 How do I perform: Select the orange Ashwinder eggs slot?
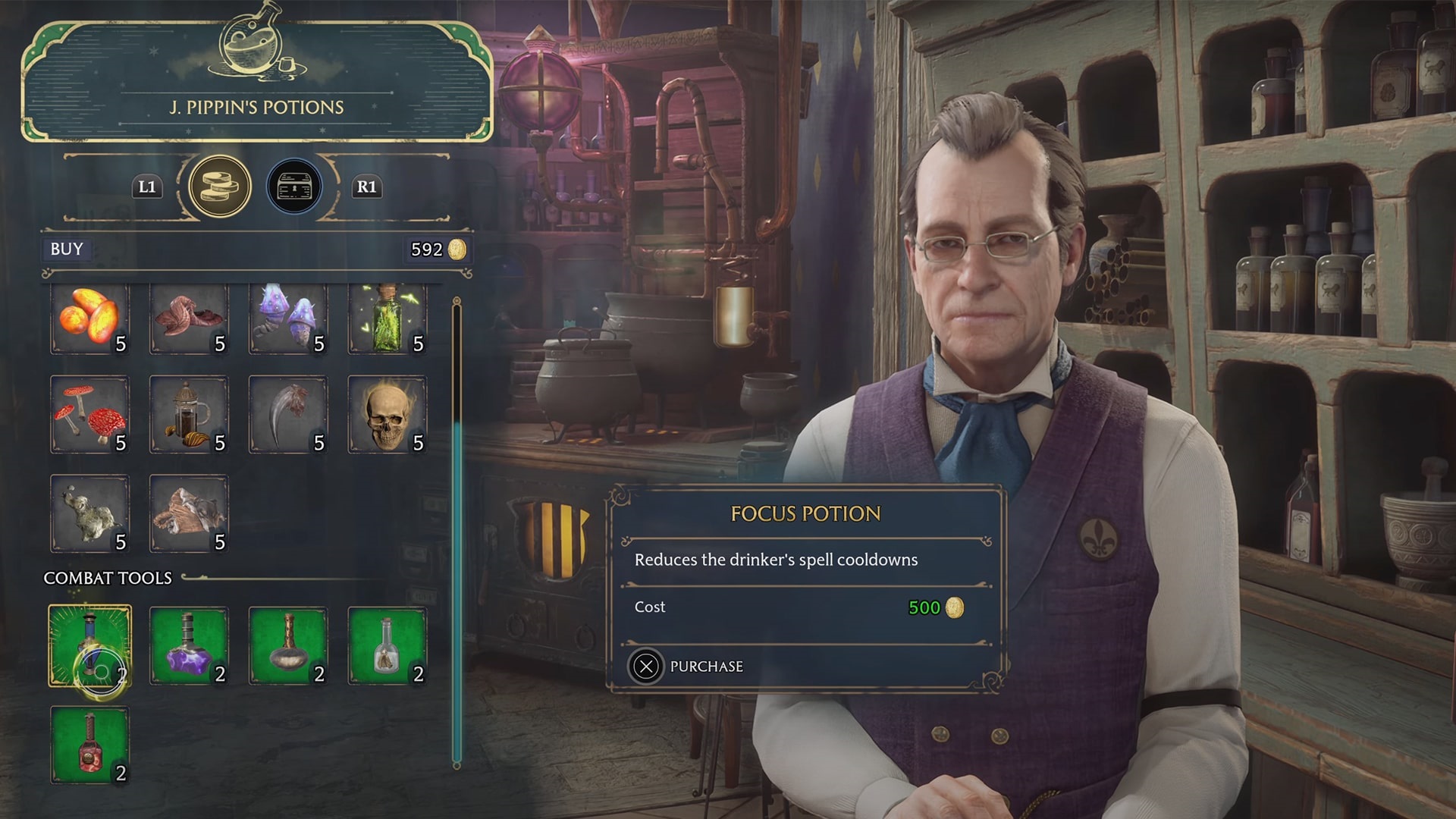(89, 318)
